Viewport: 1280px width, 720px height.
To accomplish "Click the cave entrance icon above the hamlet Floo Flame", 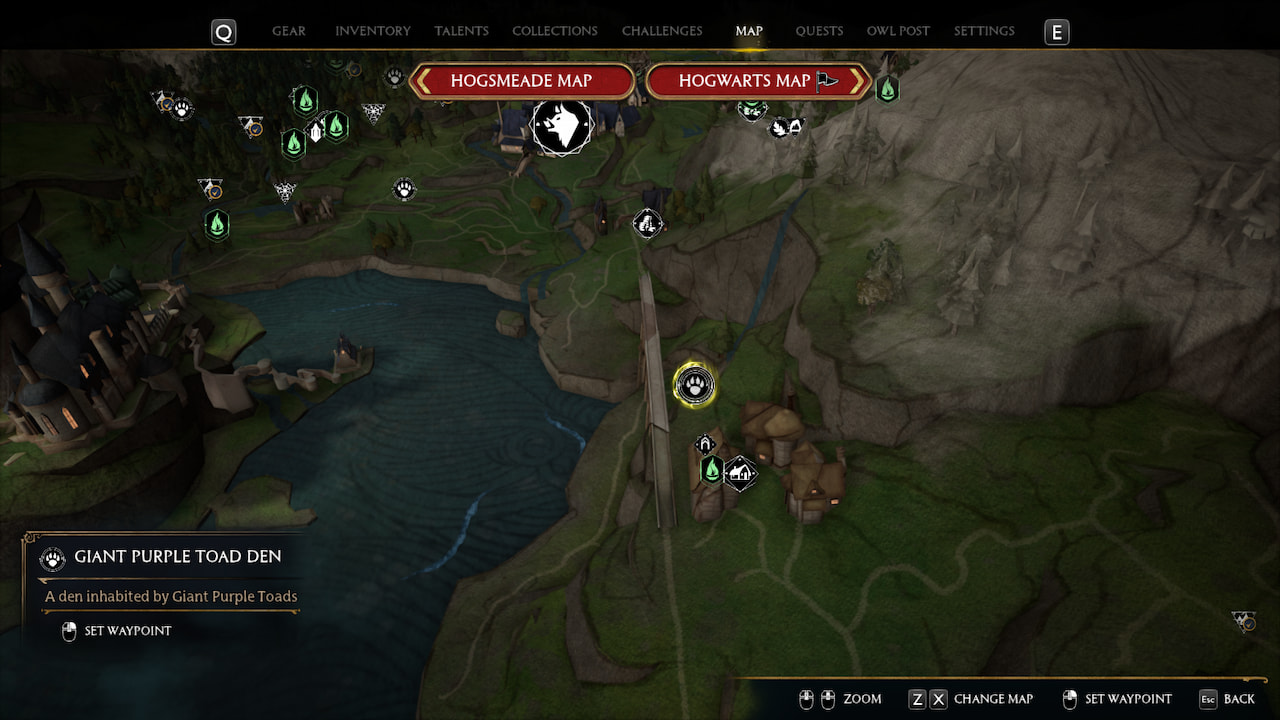I will [x=704, y=442].
